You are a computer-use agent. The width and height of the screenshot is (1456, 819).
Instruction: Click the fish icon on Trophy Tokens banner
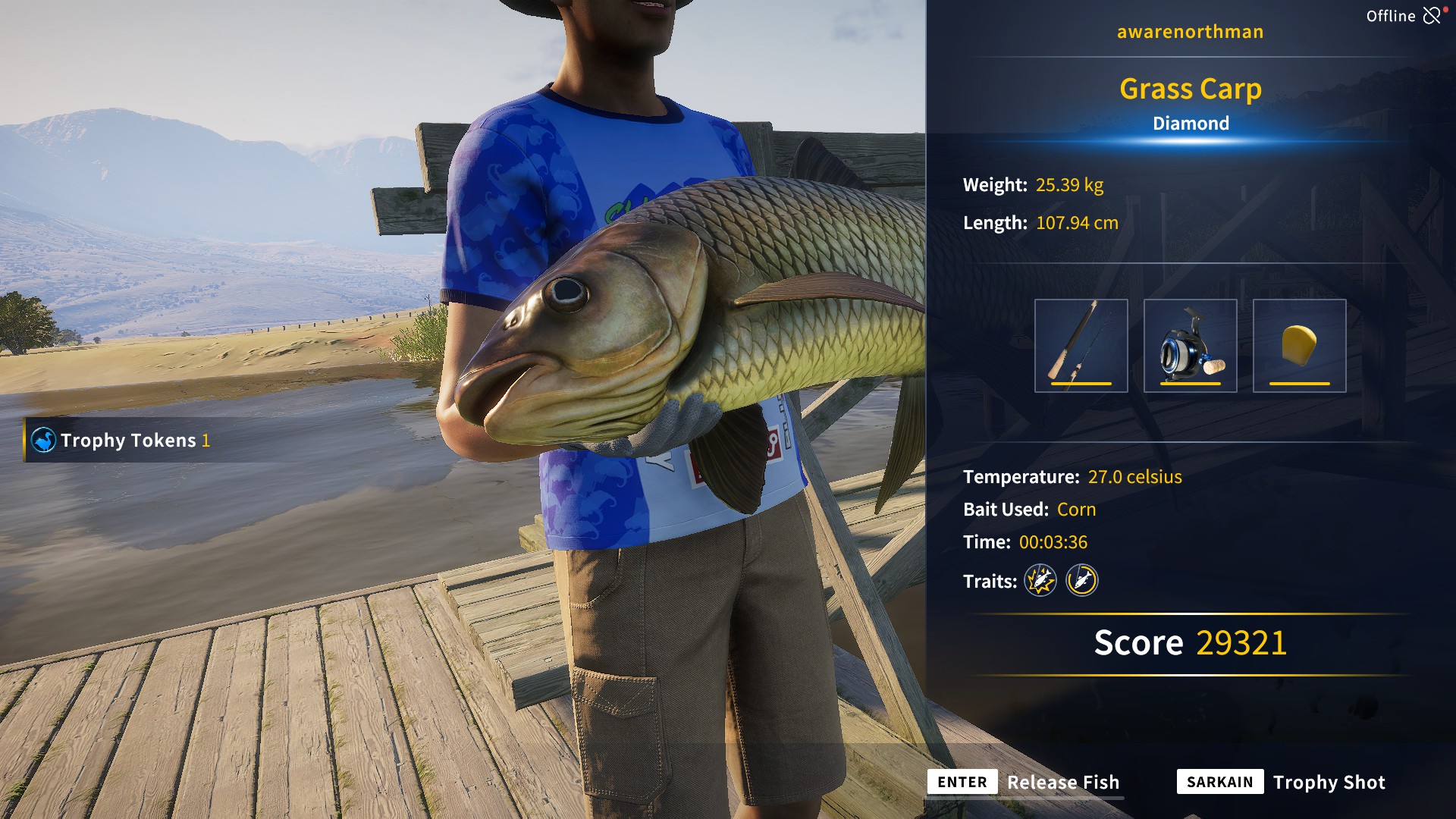[44, 439]
